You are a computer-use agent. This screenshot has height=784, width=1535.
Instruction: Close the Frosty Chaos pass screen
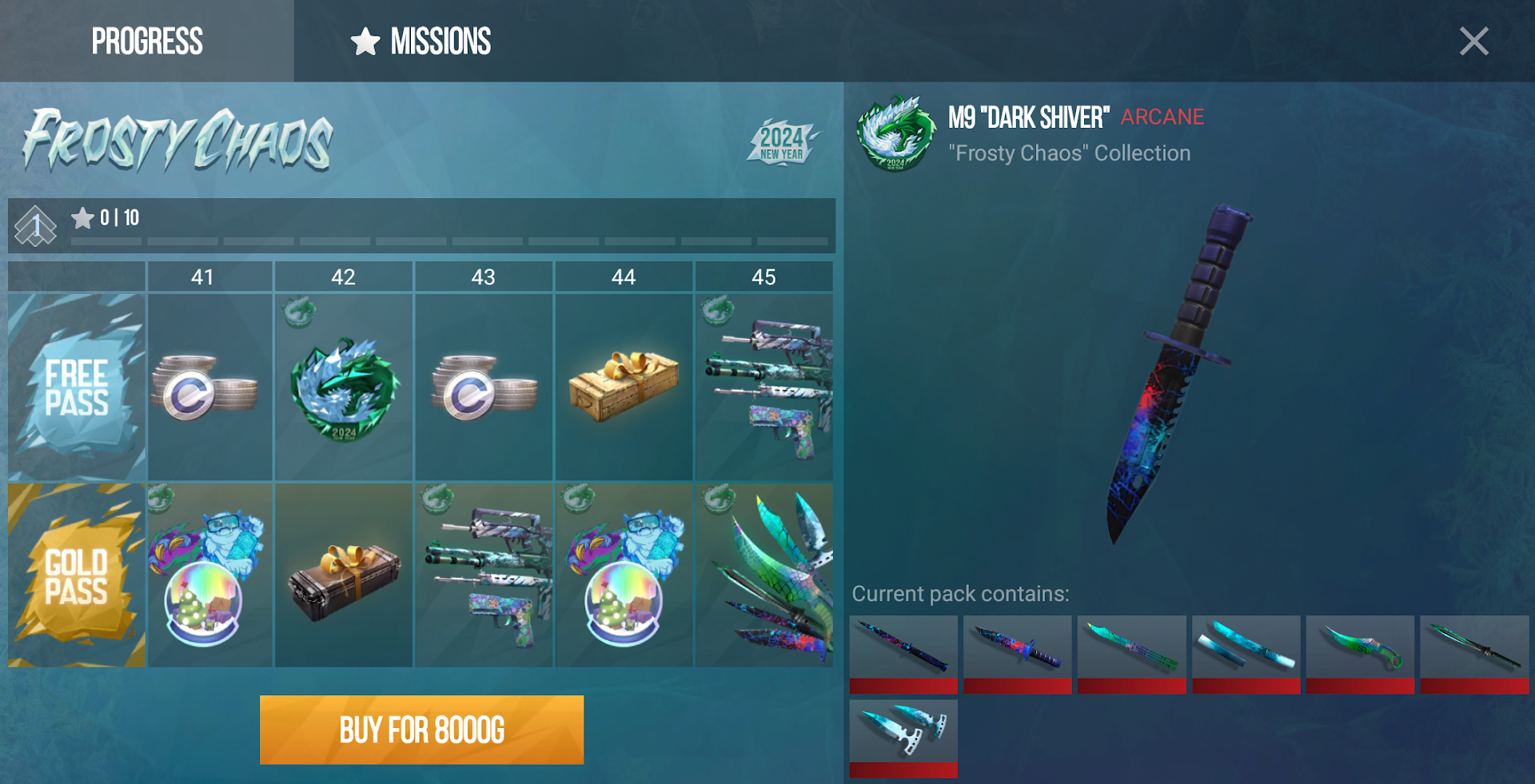tap(1473, 42)
